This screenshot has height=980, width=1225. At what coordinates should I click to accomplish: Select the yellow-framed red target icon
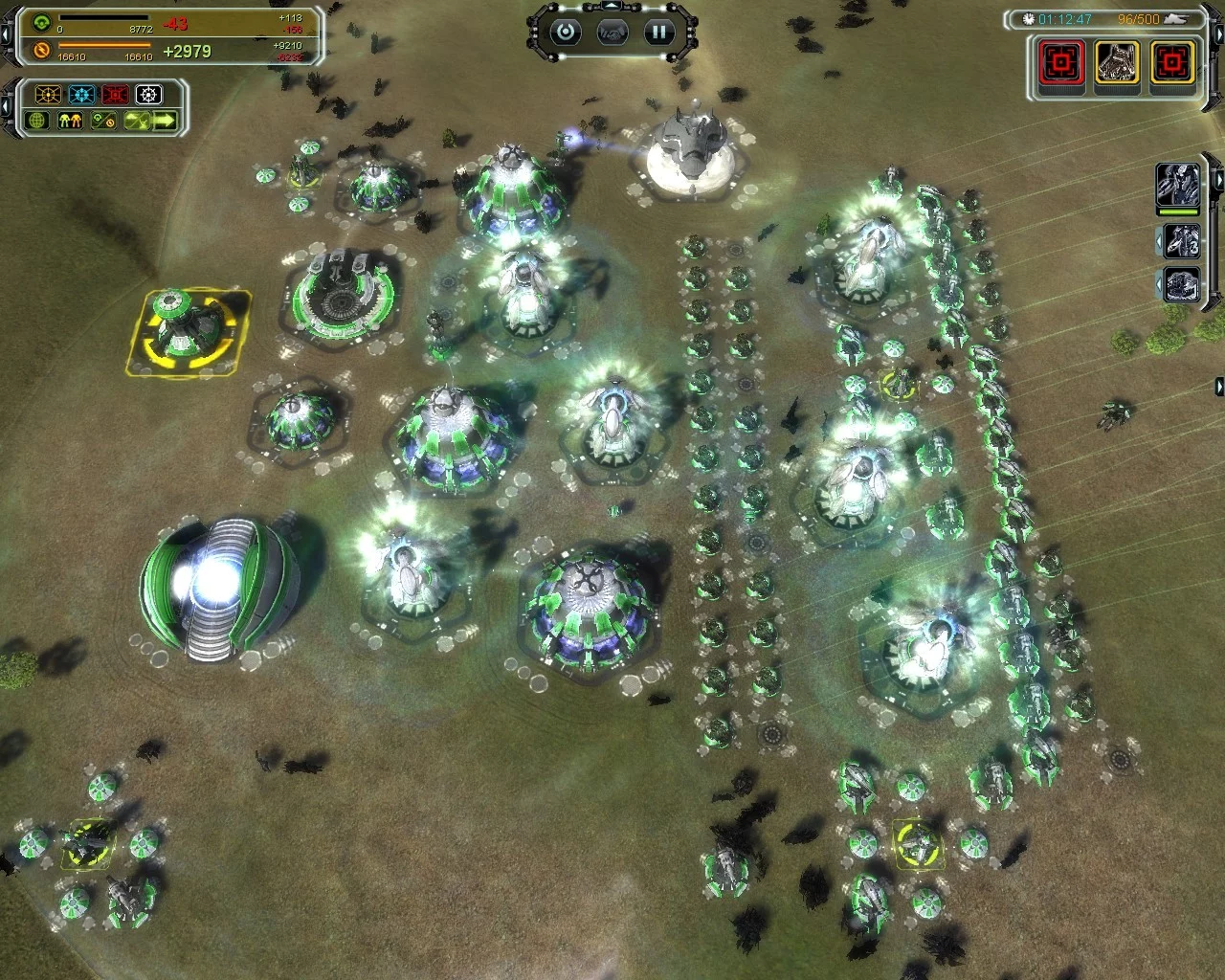[1171, 63]
